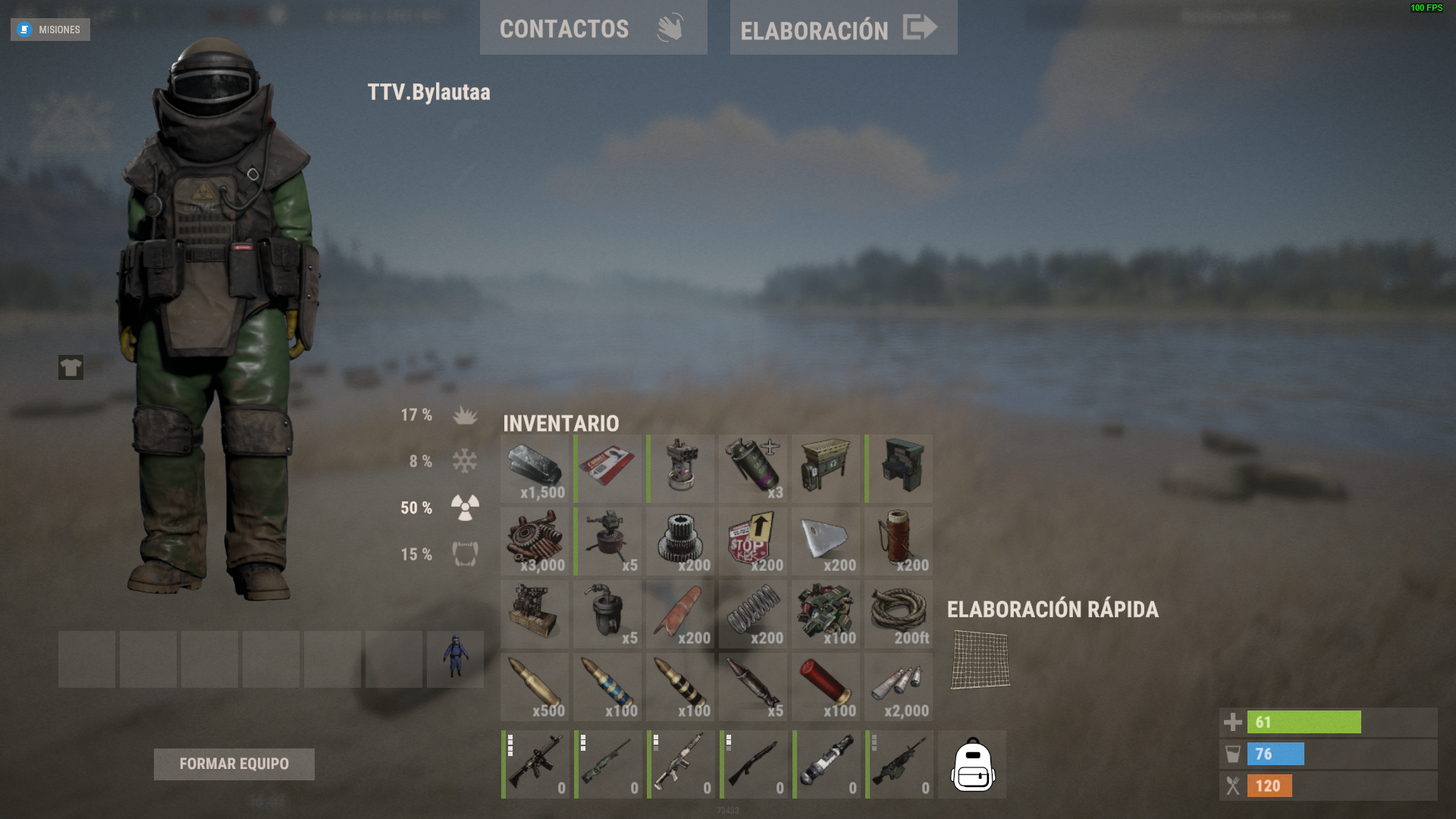Toggle the shirt clothing icon
Screen dimensions: 1456x819
71,368
